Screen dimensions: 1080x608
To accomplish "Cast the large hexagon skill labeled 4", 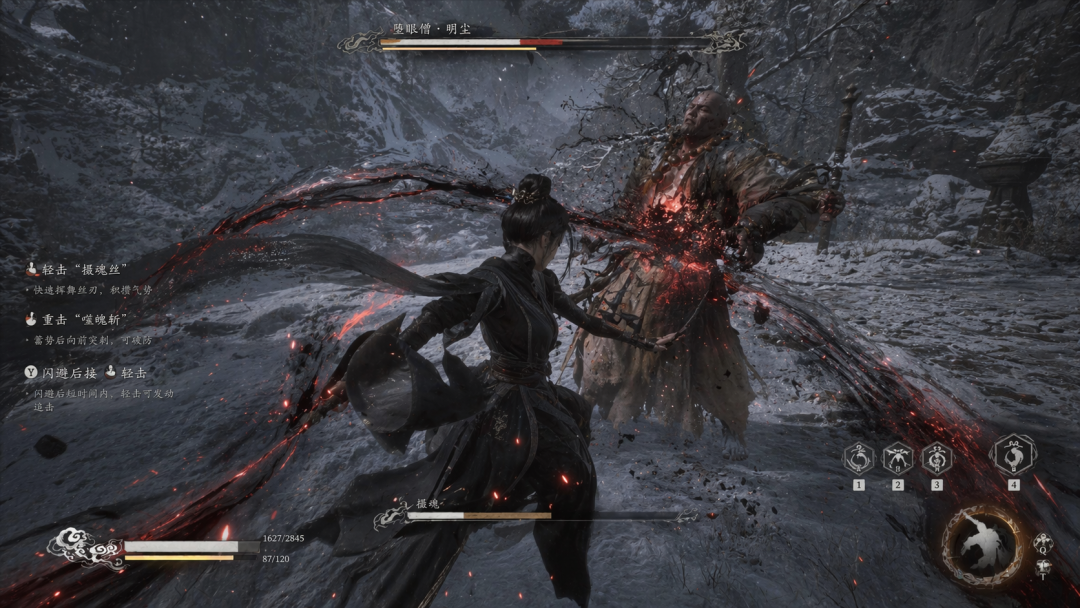I will [1012, 455].
